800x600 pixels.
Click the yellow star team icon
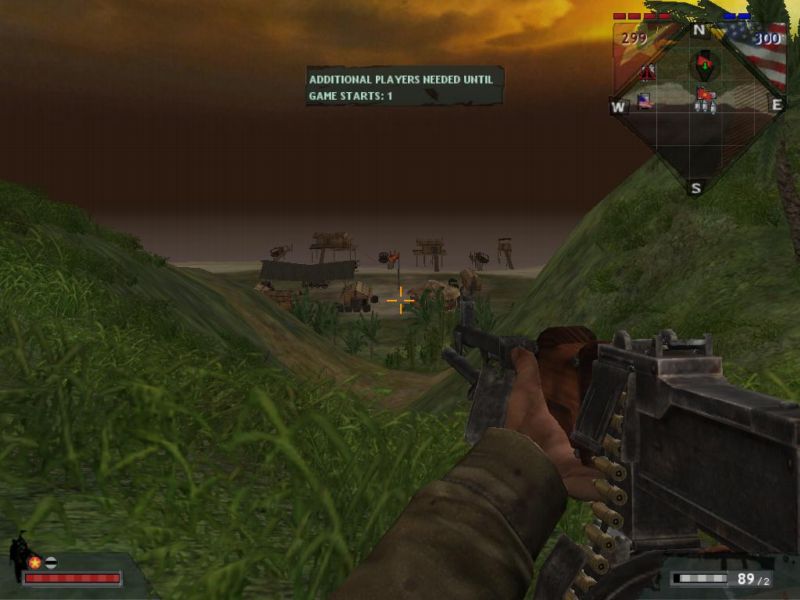(34, 562)
